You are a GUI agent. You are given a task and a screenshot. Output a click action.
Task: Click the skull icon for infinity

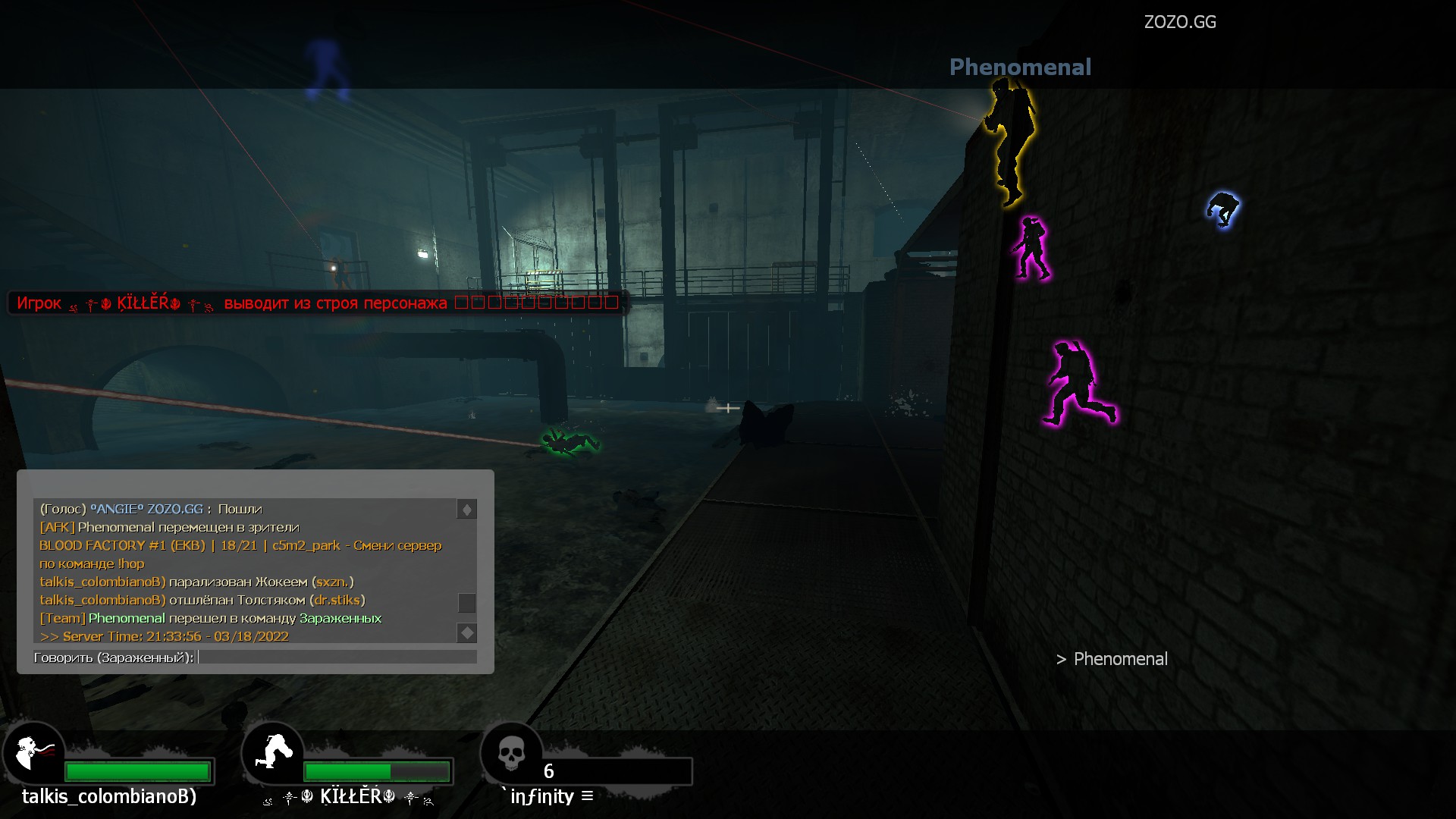point(511,754)
